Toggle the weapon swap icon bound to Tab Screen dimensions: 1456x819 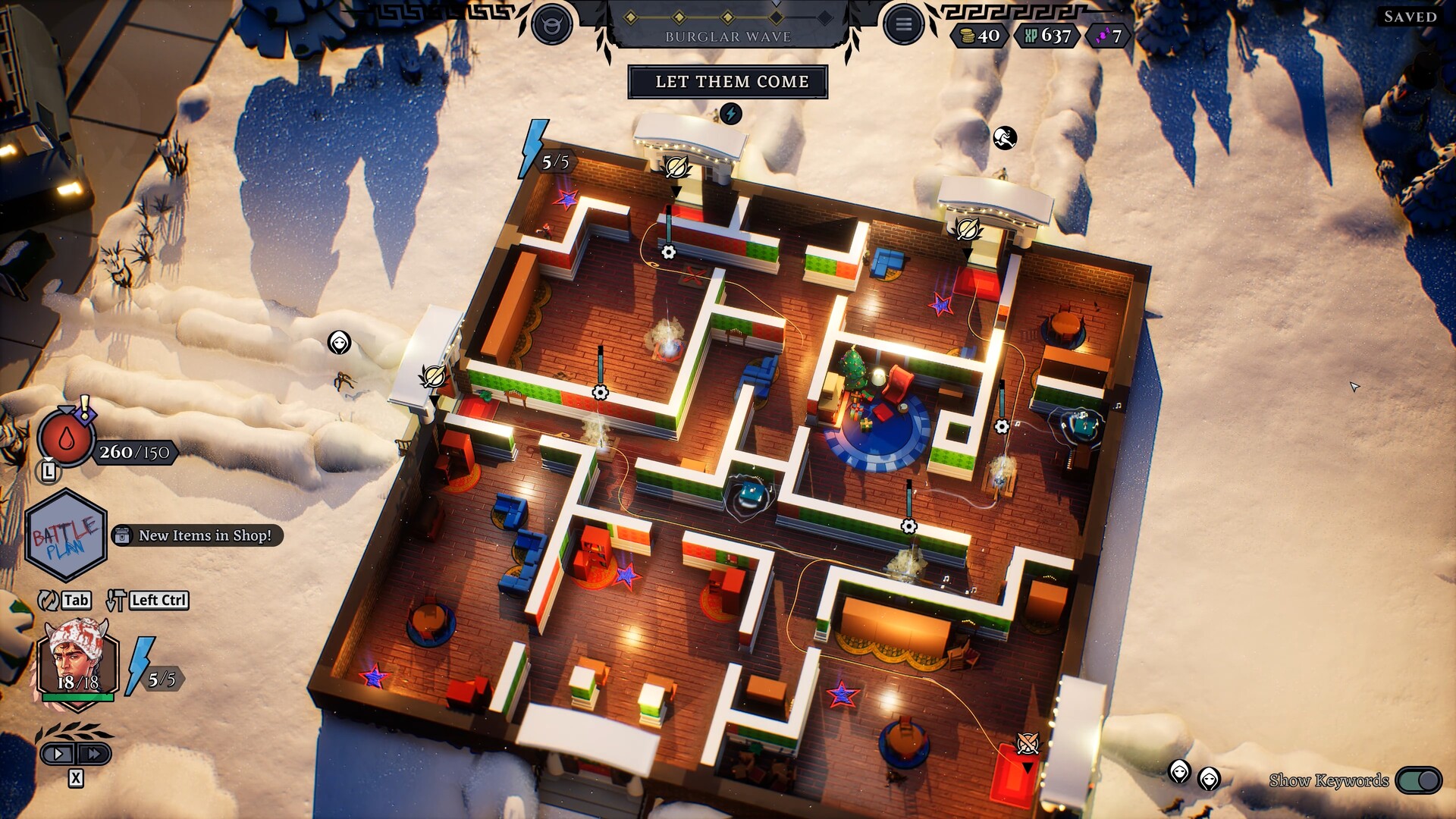47,599
